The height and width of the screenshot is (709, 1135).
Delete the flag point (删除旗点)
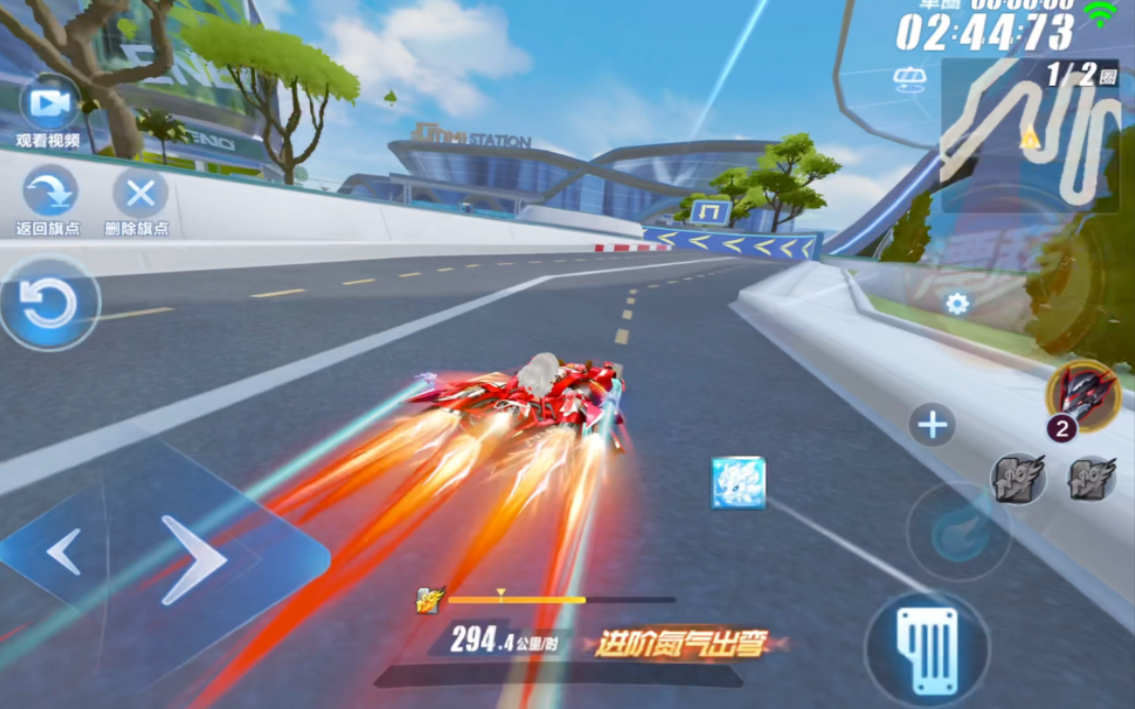140,193
